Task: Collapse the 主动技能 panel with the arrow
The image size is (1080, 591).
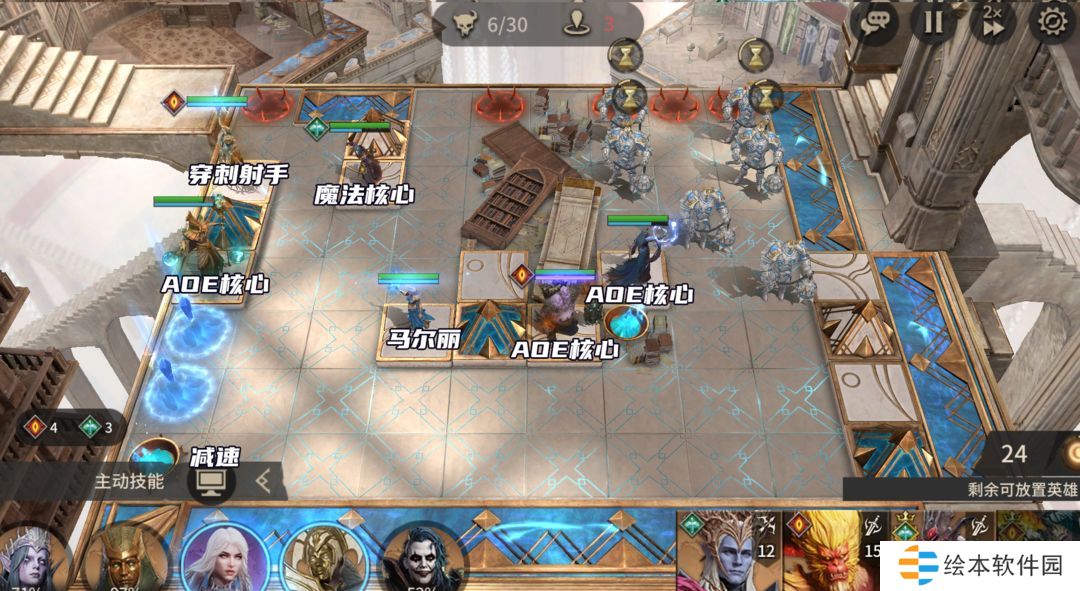Action: pos(263,481)
